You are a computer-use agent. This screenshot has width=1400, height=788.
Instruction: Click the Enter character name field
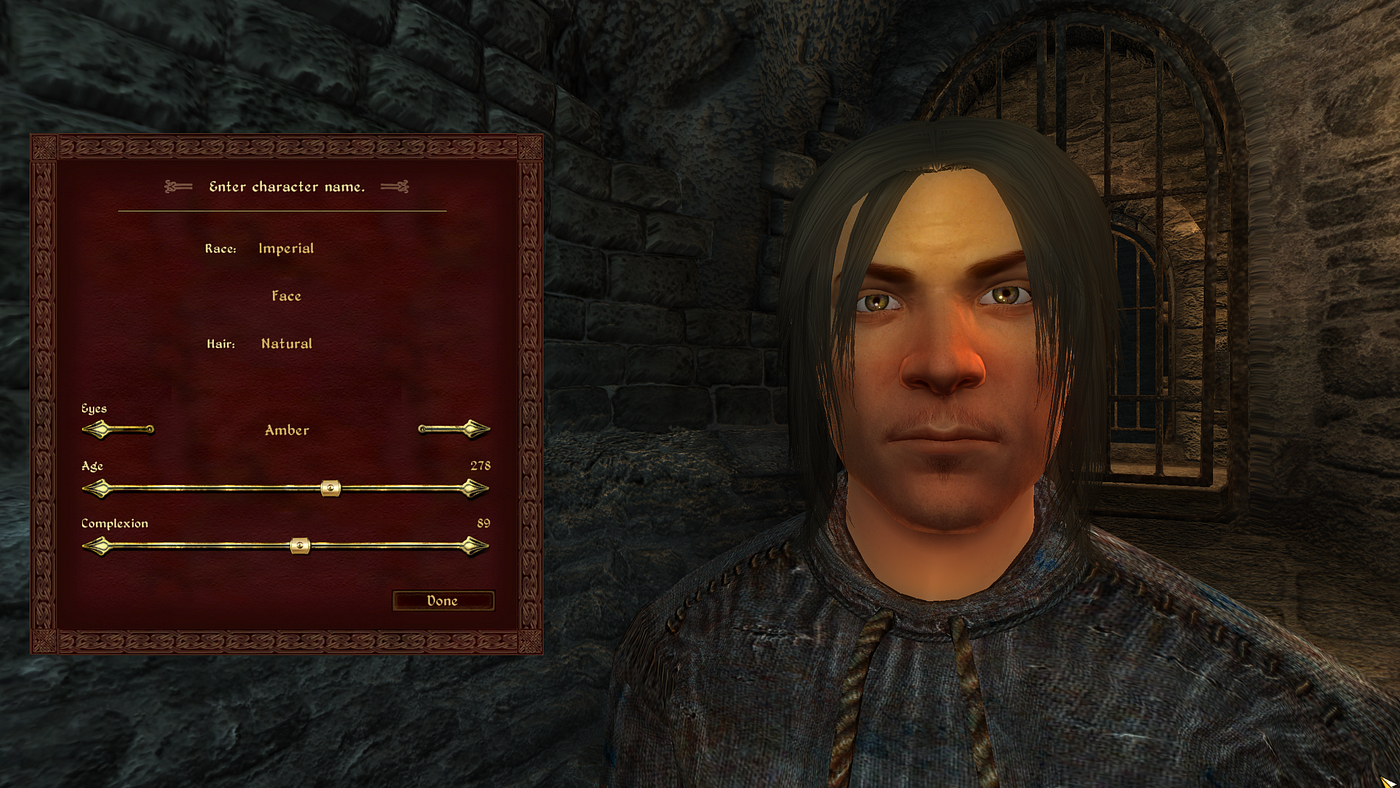click(286, 187)
